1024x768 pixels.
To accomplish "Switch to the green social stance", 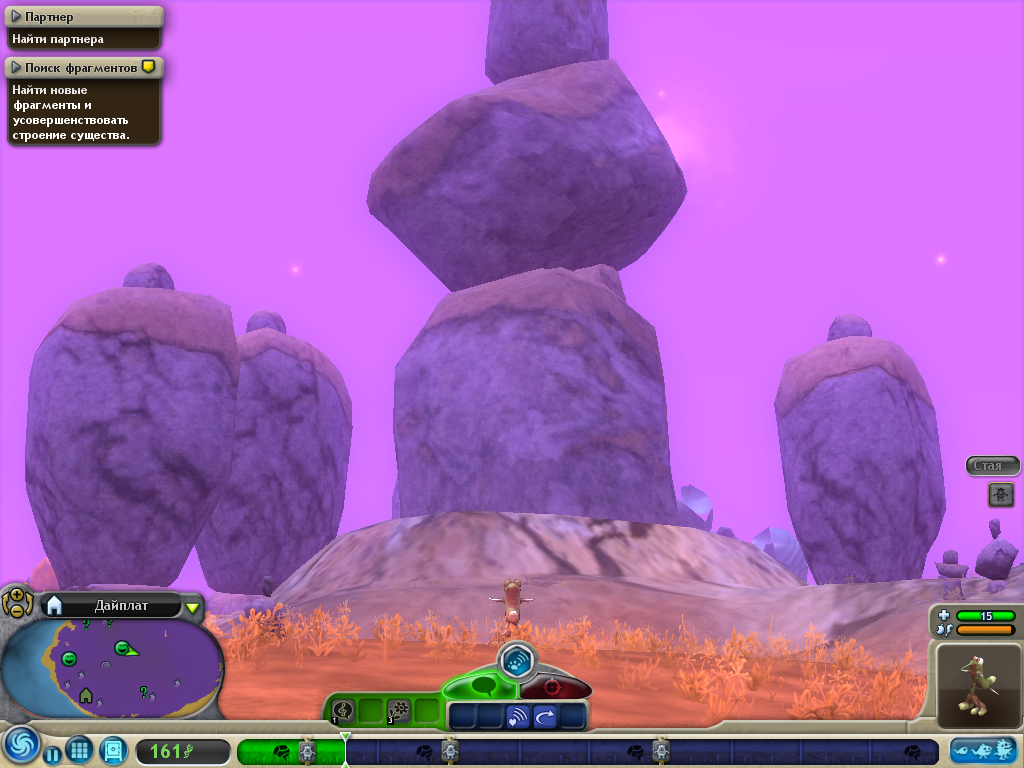I will (482, 687).
